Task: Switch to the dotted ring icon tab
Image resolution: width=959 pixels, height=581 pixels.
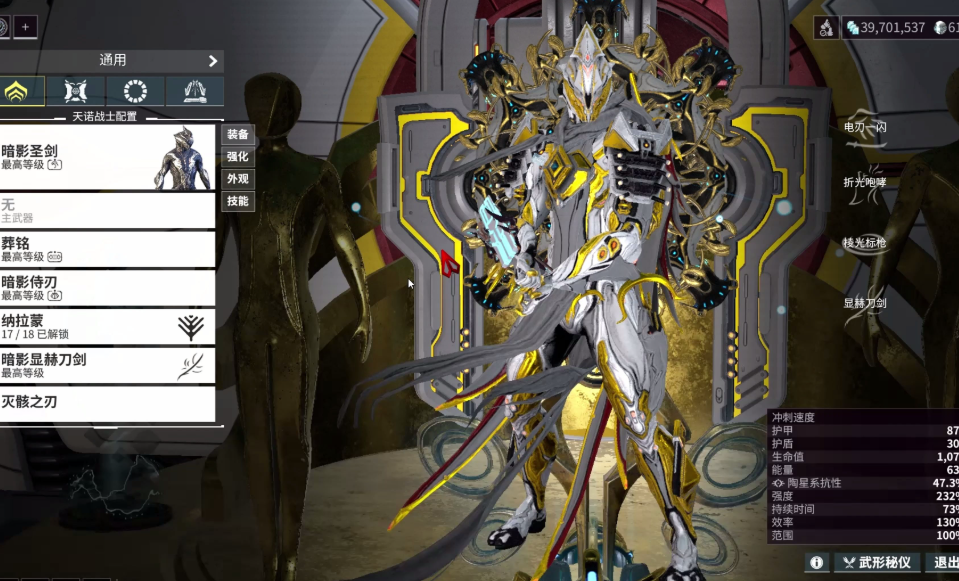Action: (x=135, y=92)
